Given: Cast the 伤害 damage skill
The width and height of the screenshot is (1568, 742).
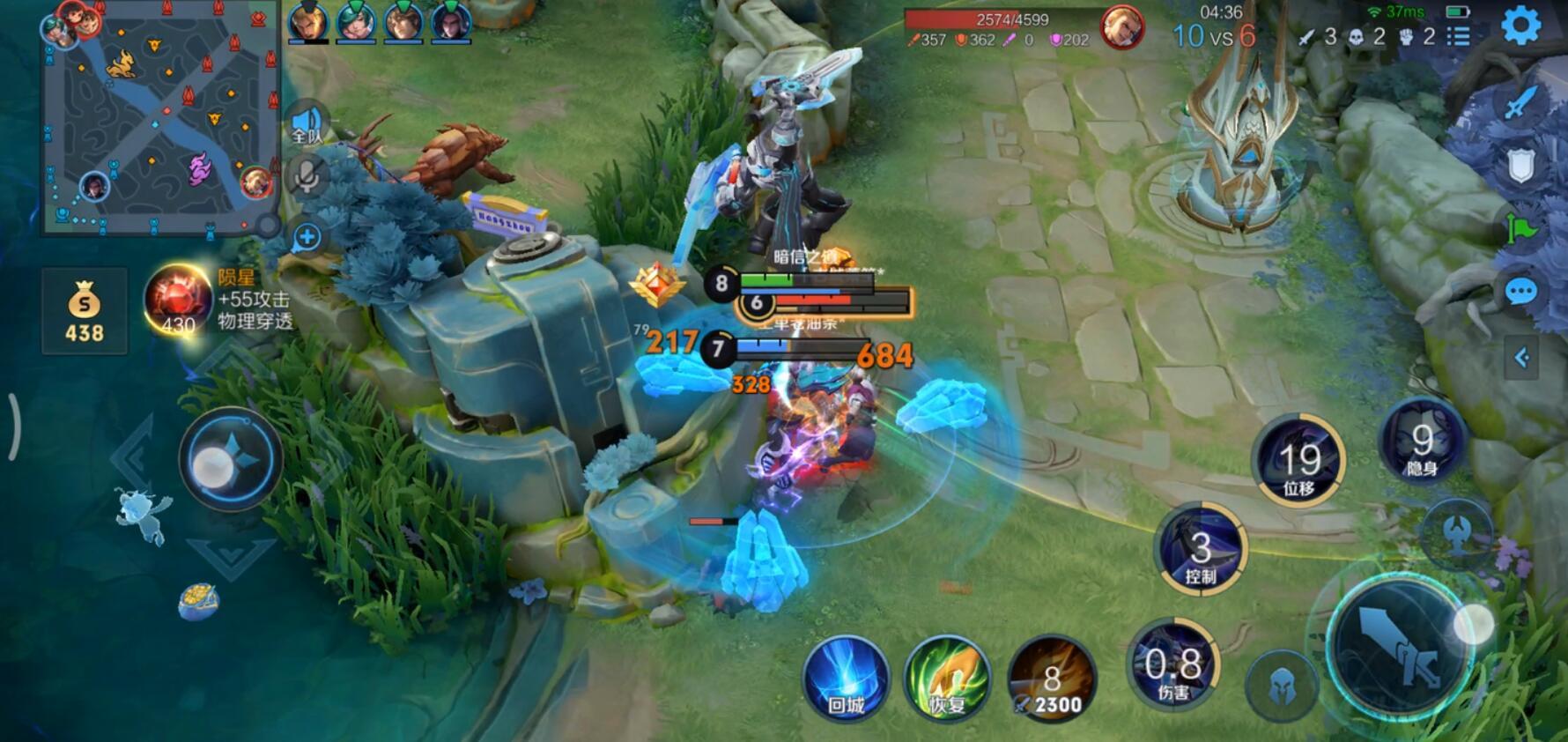Looking at the screenshot, I should click(x=1173, y=666).
